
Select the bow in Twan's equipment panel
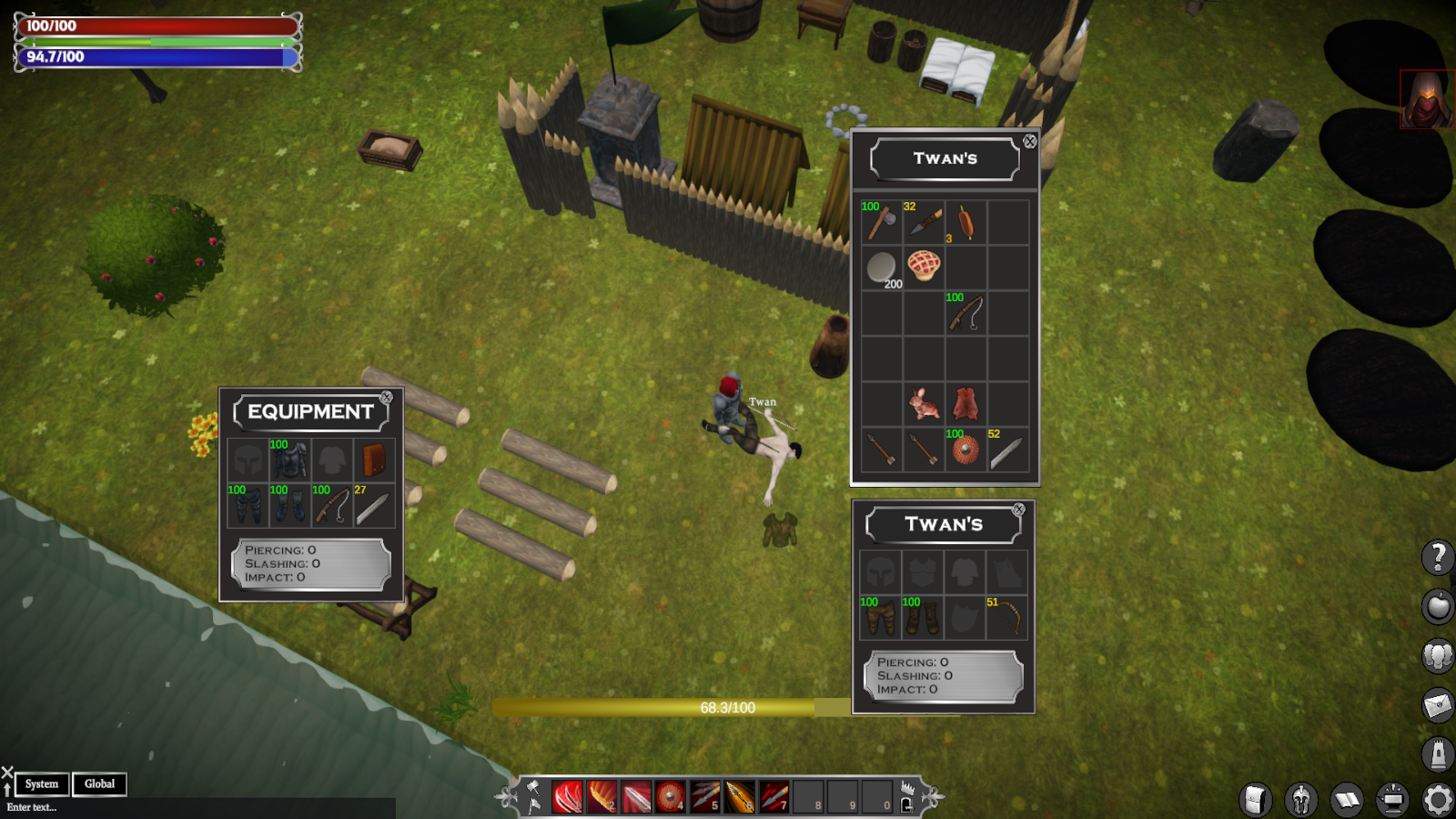pyautogui.click(x=1006, y=618)
